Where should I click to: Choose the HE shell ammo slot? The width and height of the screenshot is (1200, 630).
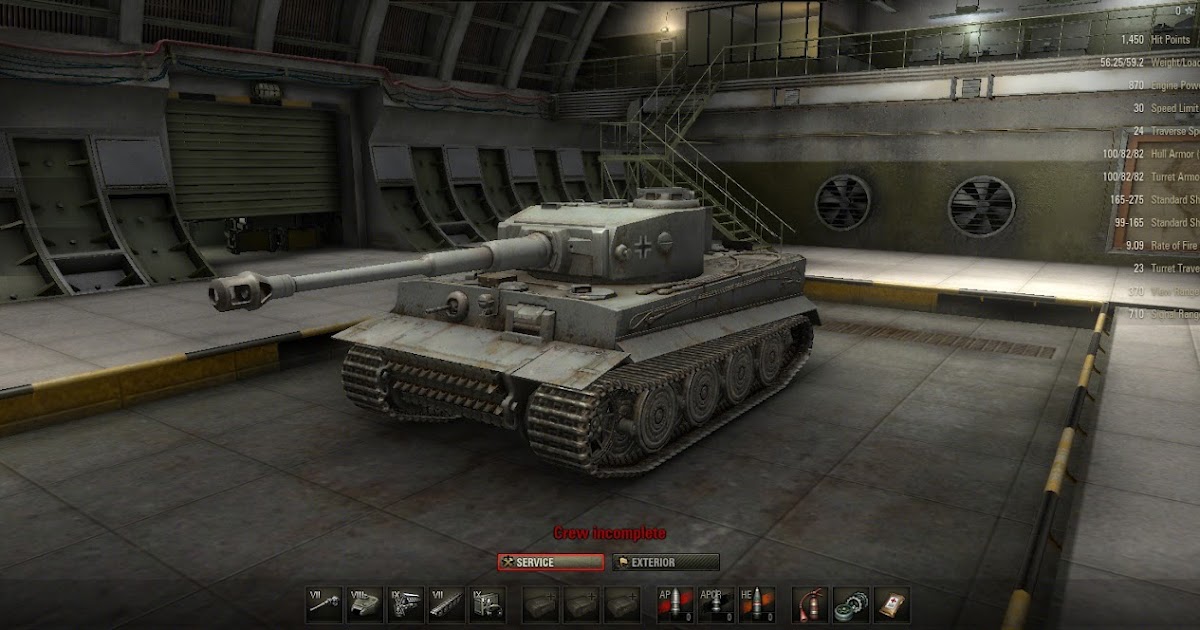pos(756,604)
